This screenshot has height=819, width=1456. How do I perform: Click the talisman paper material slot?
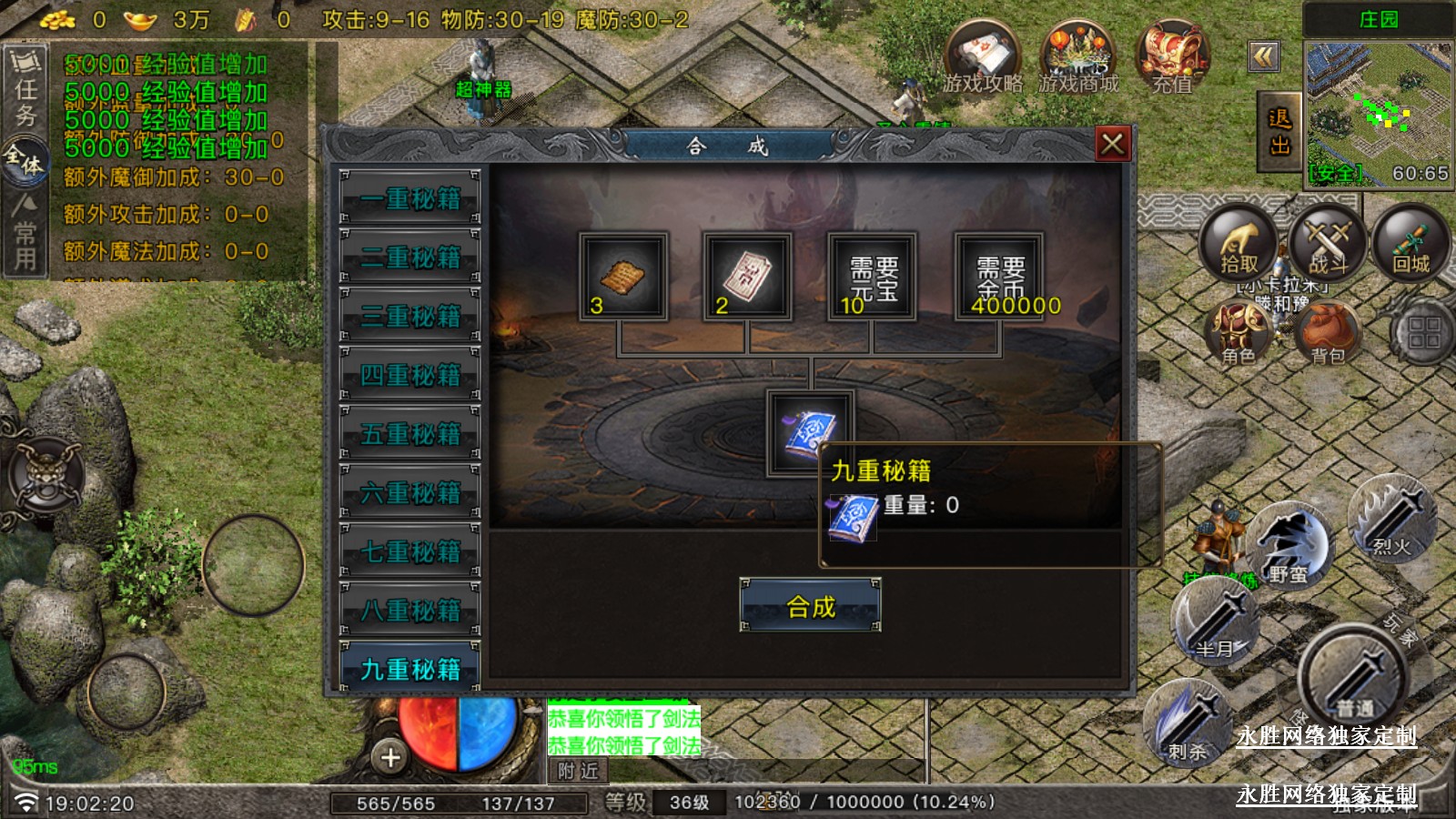pos(746,276)
